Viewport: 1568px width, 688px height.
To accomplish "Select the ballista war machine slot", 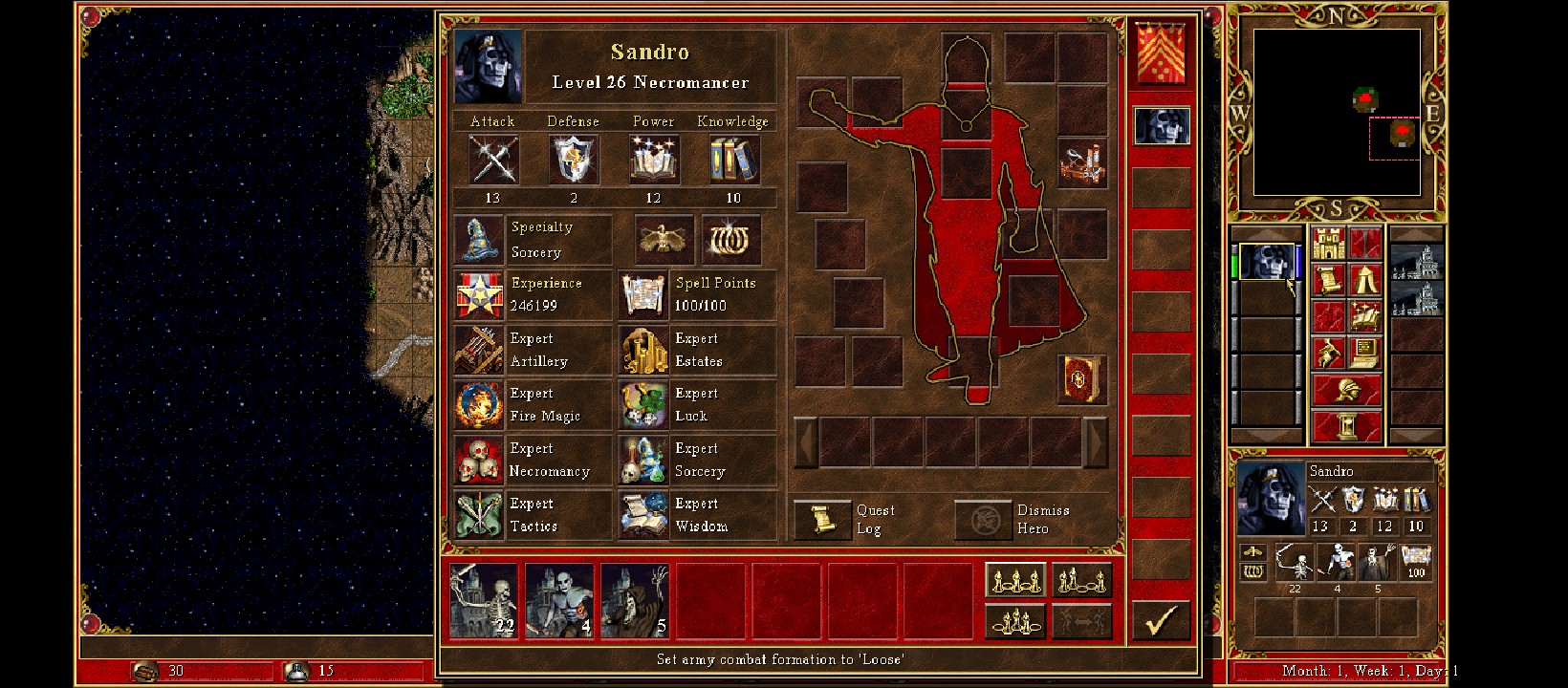I will tap(1082, 163).
